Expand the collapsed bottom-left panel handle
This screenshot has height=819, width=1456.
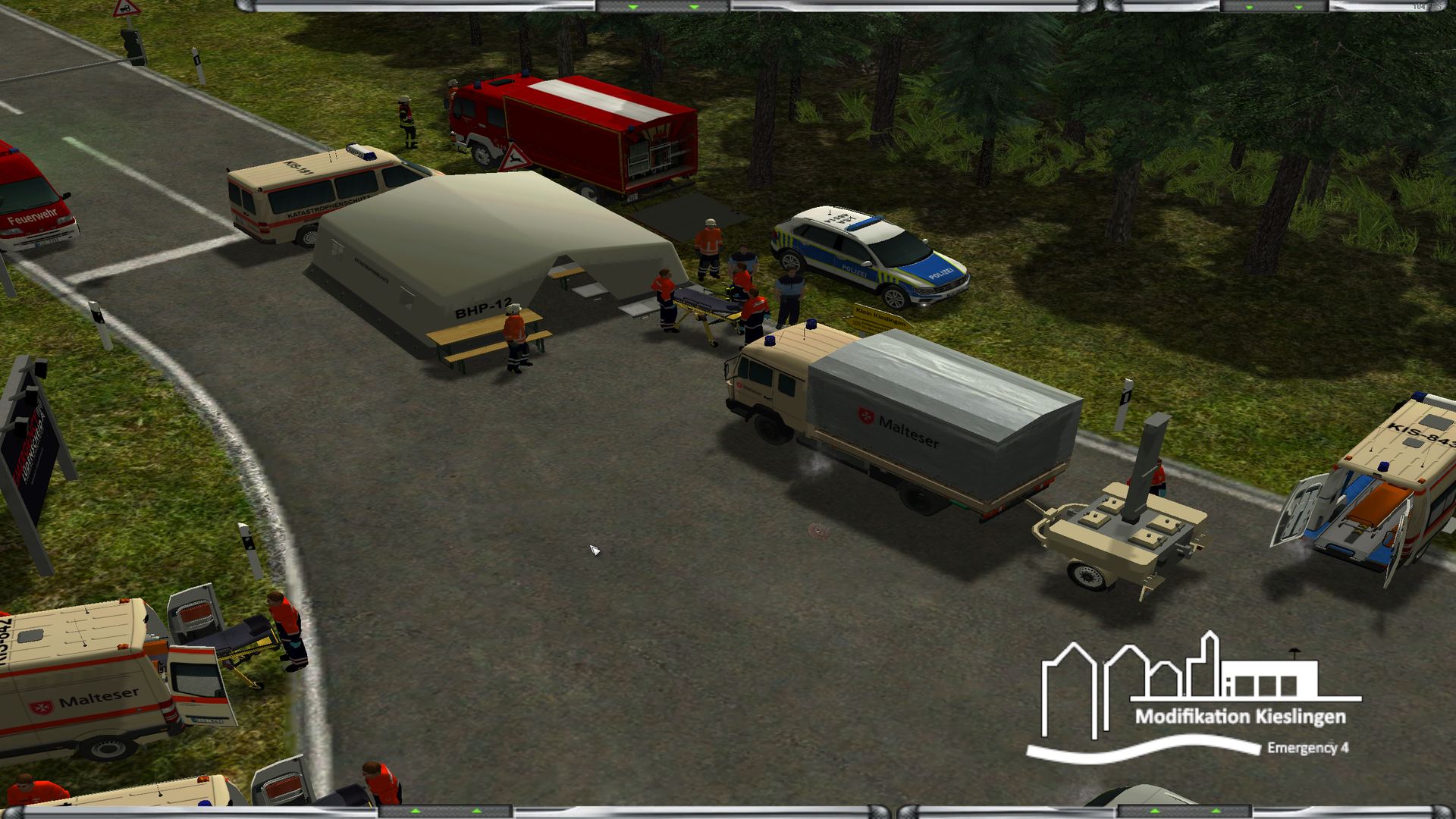pos(446,812)
